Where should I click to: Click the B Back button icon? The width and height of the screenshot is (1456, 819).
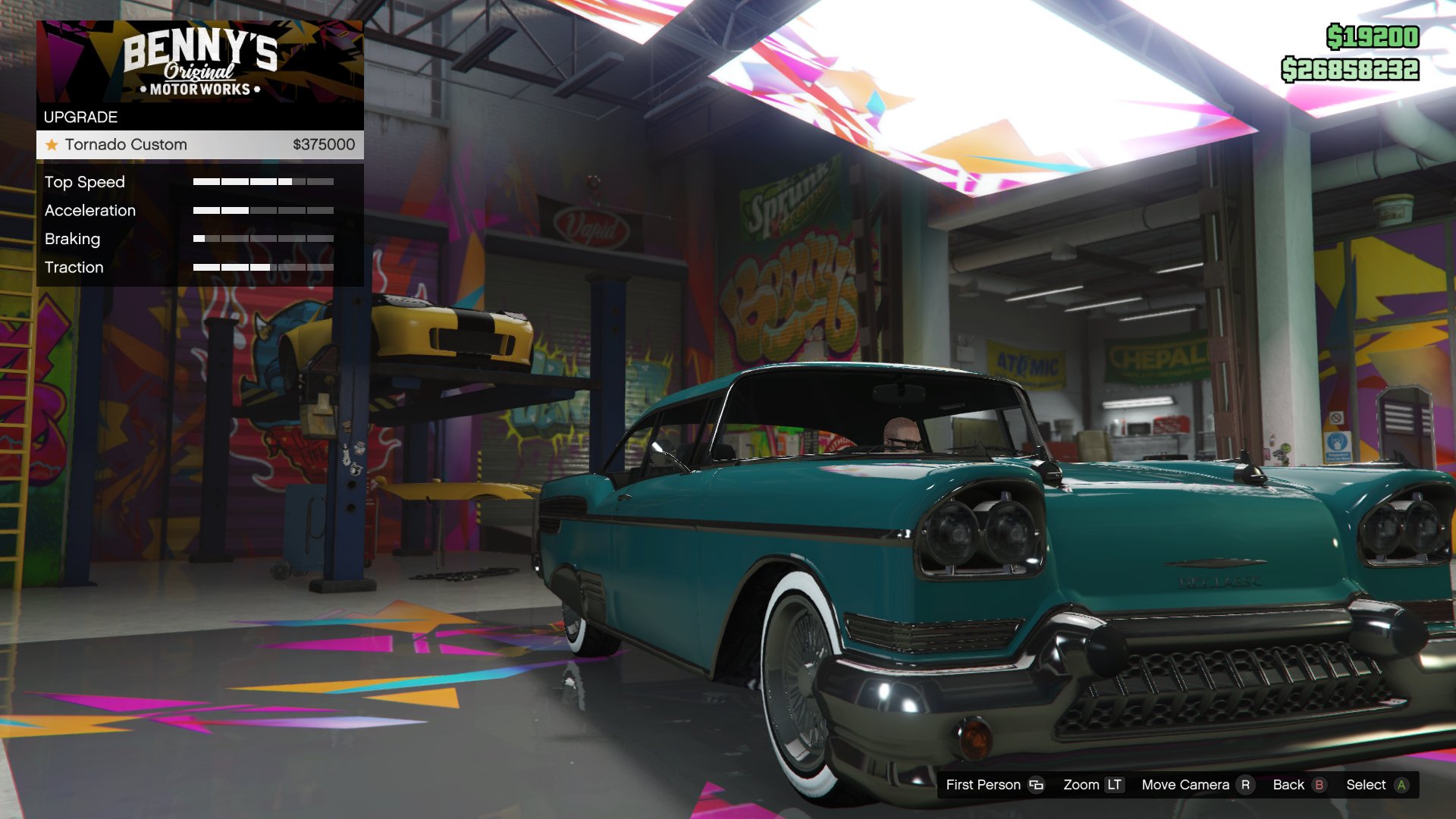pyautogui.click(x=1319, y=785)
